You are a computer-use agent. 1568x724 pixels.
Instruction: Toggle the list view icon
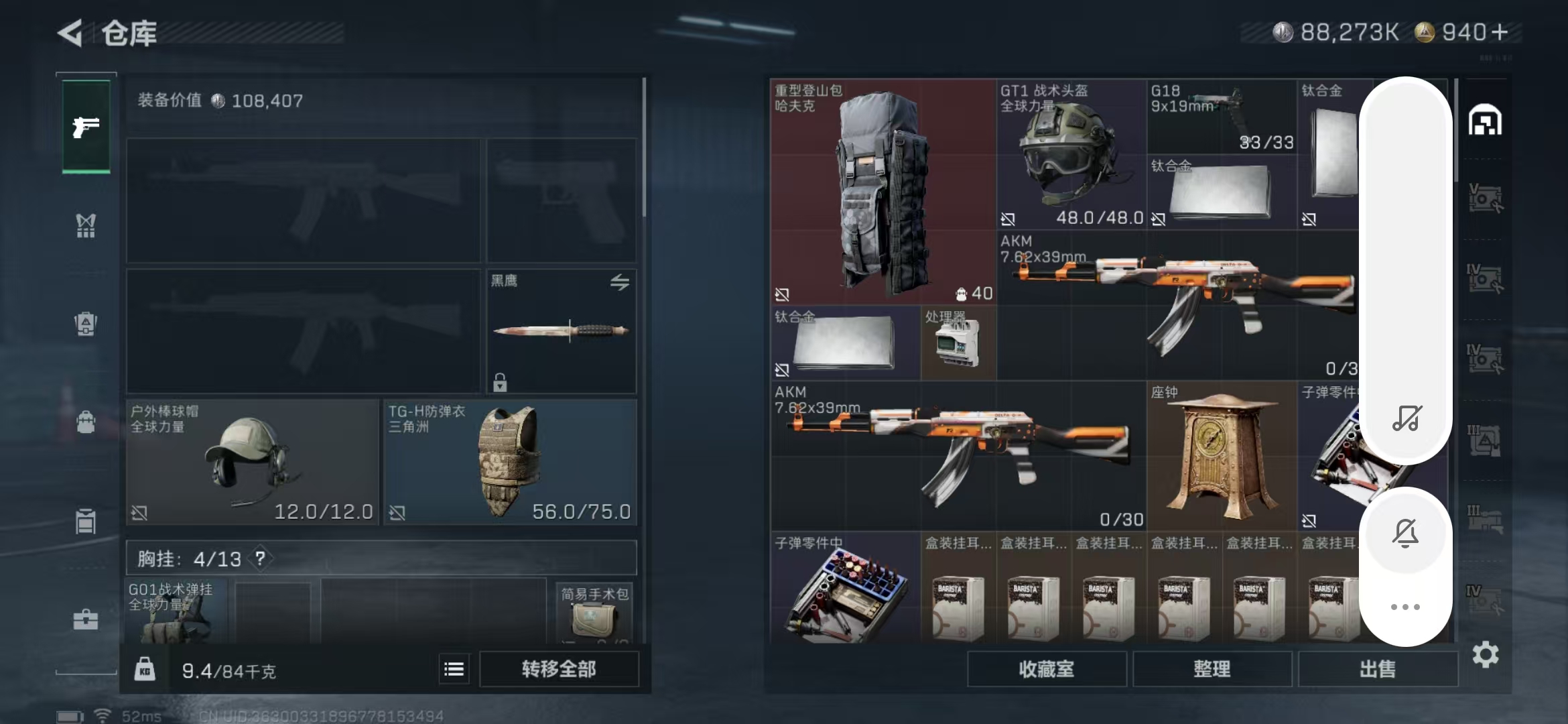[454, 669]
